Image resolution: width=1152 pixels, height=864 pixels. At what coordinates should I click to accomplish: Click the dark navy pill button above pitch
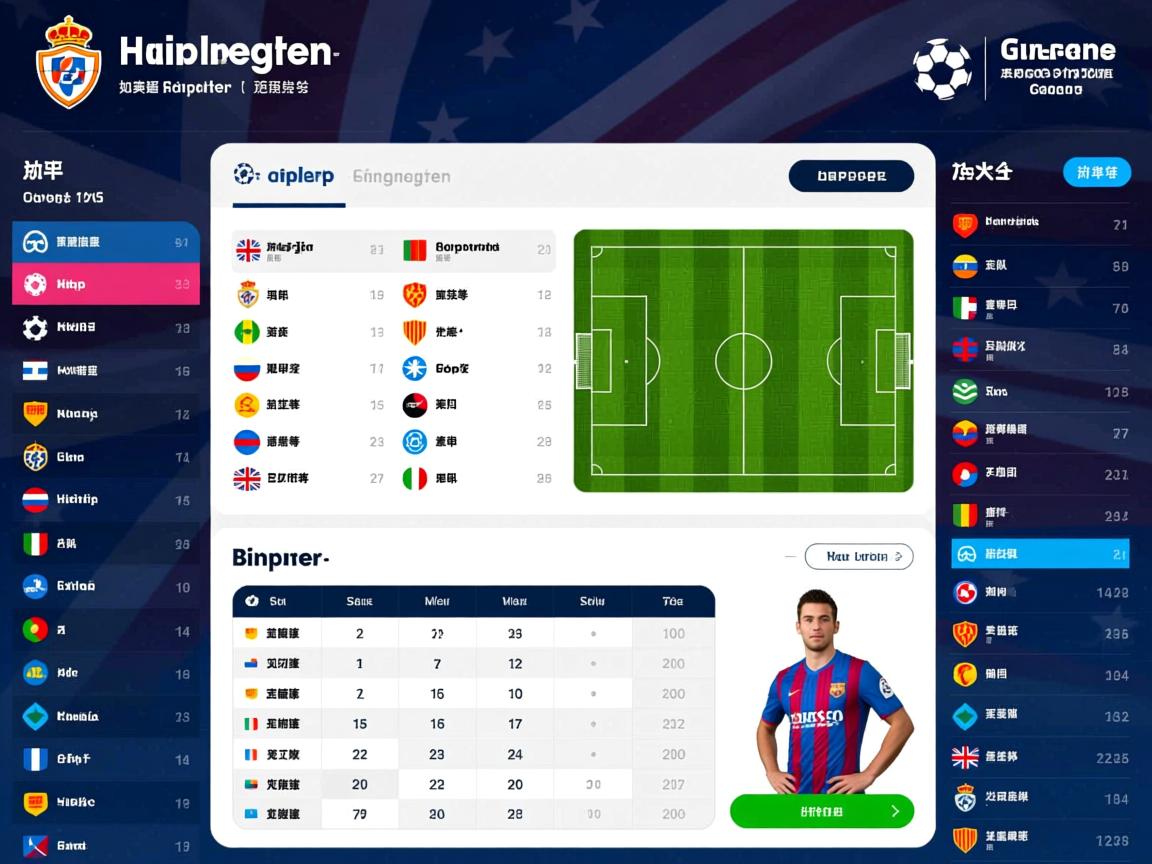pyautogui.click(x=851, y=176)
